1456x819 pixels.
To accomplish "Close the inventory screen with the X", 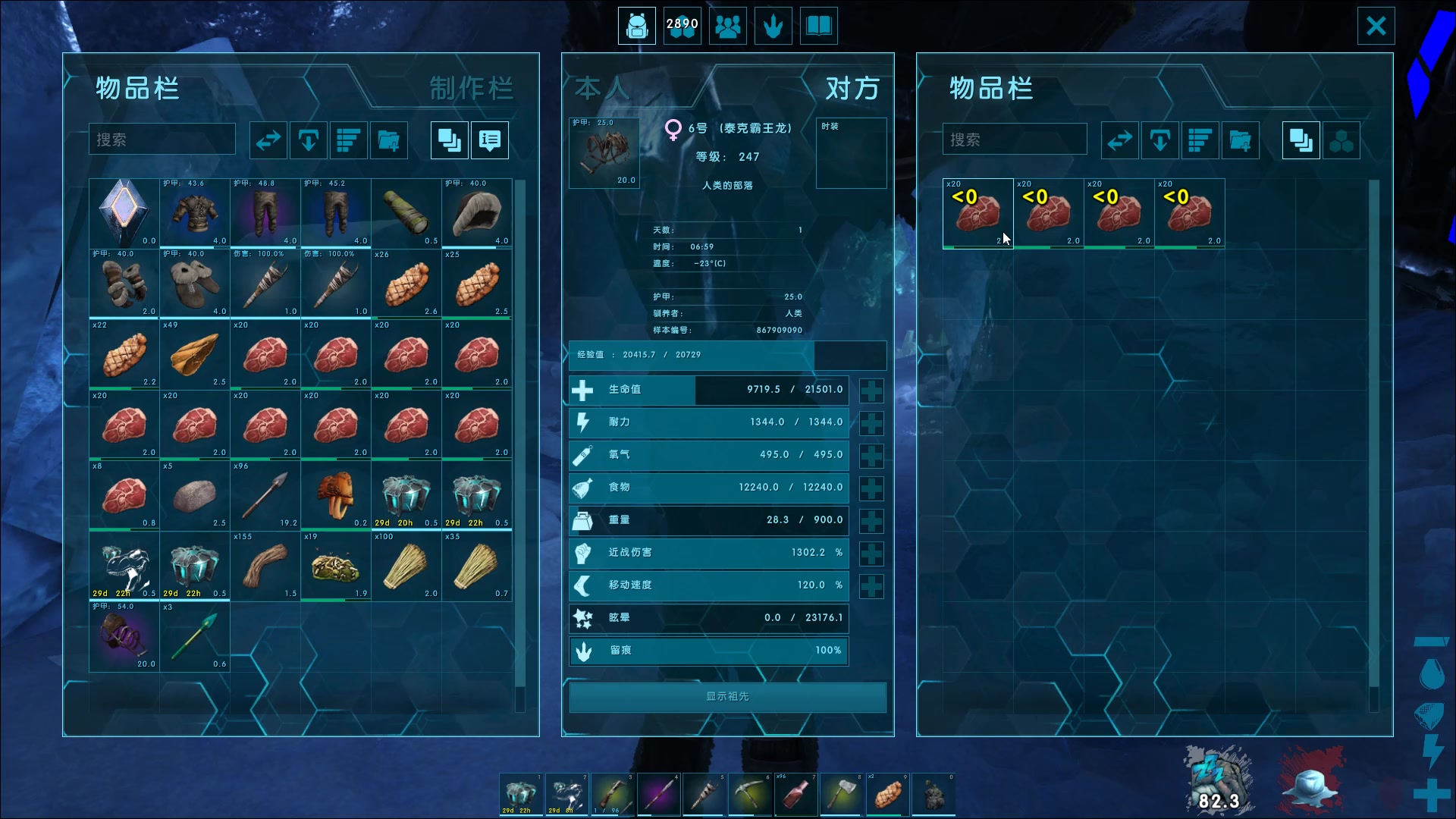I will [x=1376, y=27].
